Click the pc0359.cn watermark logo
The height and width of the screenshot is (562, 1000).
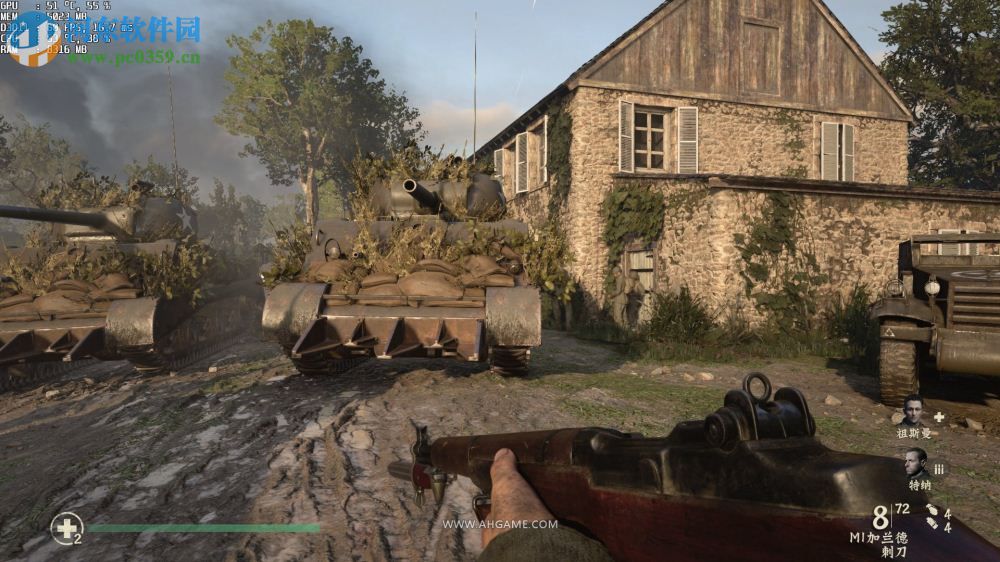tap(35, 40)
